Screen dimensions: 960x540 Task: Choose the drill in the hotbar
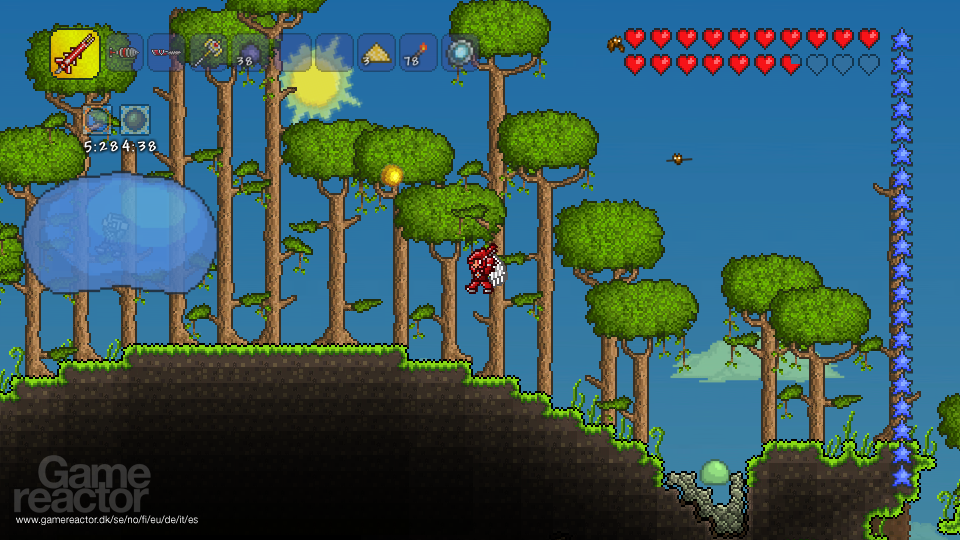(x=123, y=52)
